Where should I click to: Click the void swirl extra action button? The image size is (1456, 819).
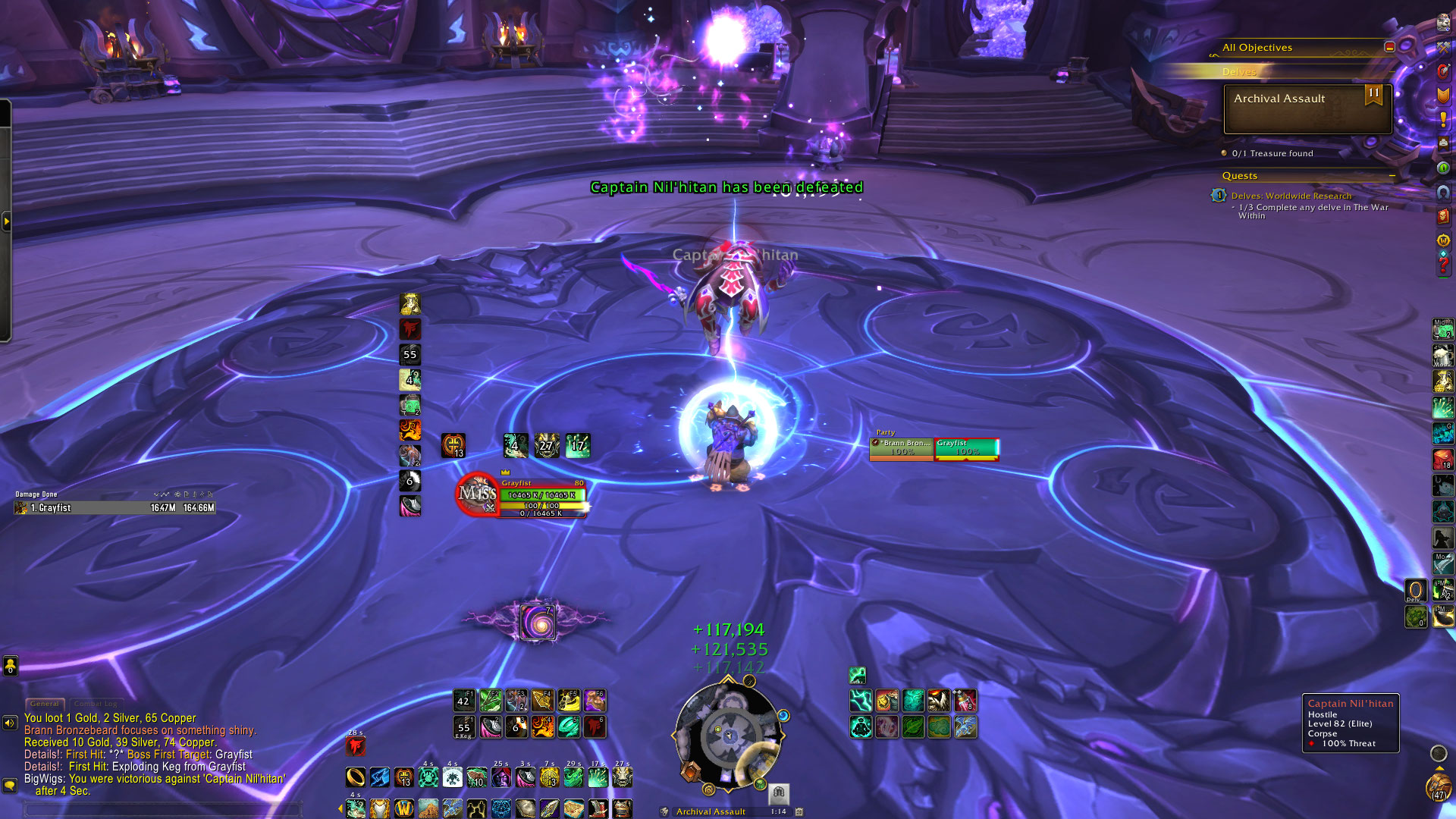click(x=538, y=622)
